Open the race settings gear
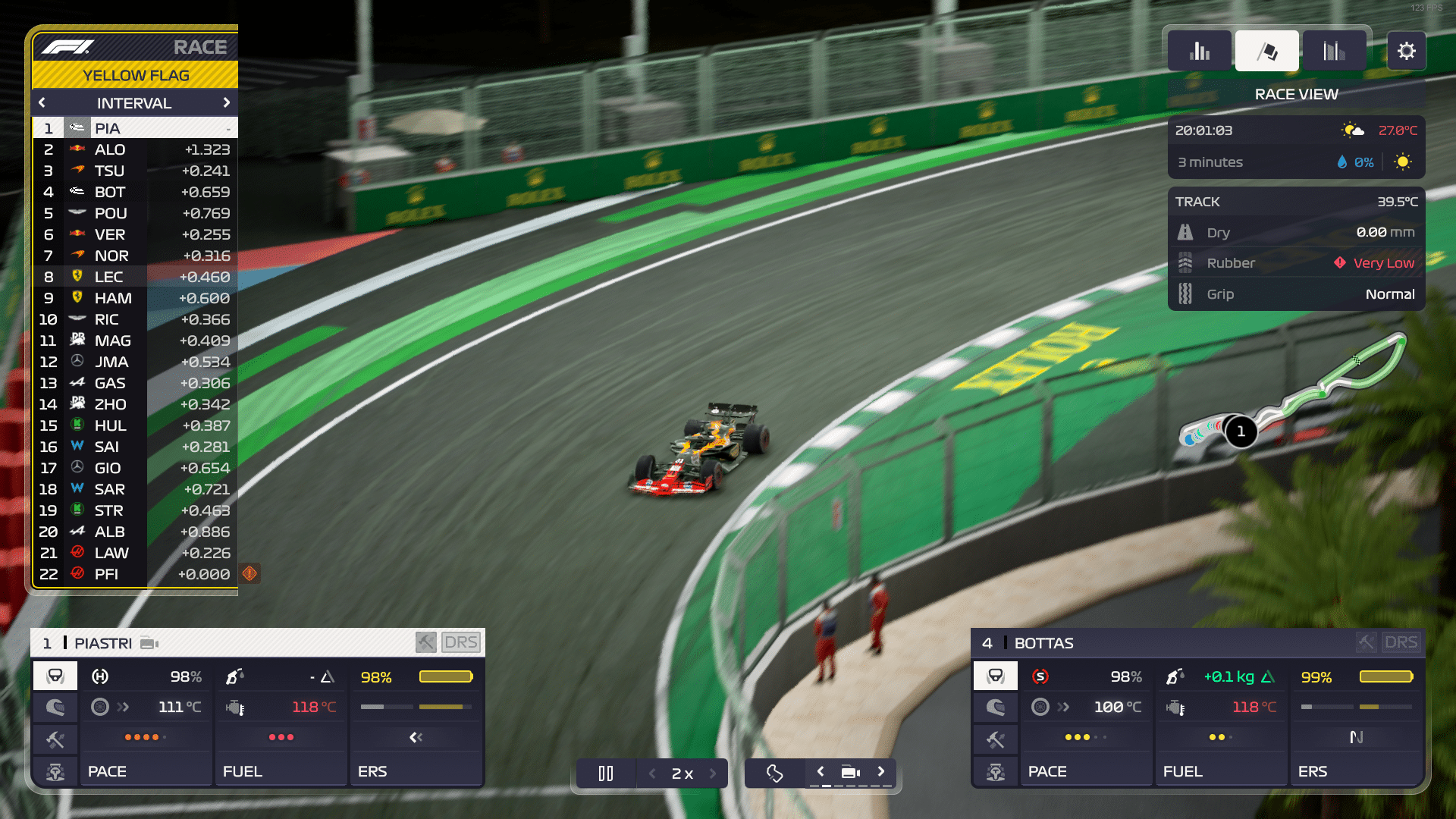 point(1407,51)
